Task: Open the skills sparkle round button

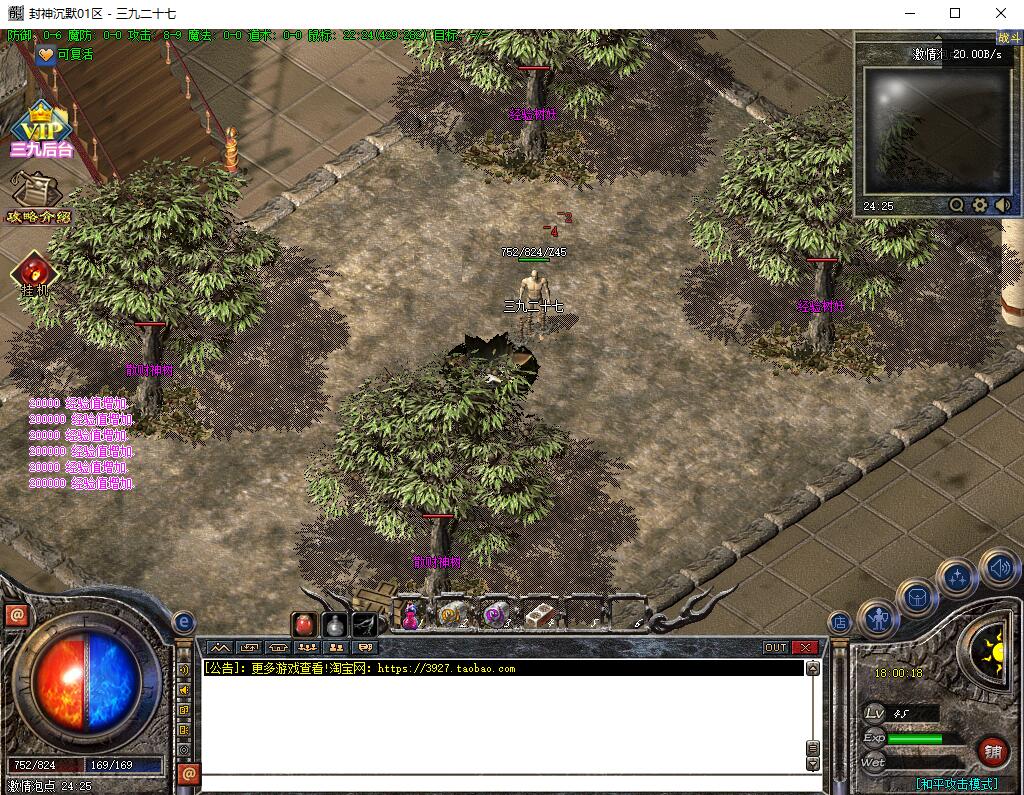Action: tap(957, 577)
